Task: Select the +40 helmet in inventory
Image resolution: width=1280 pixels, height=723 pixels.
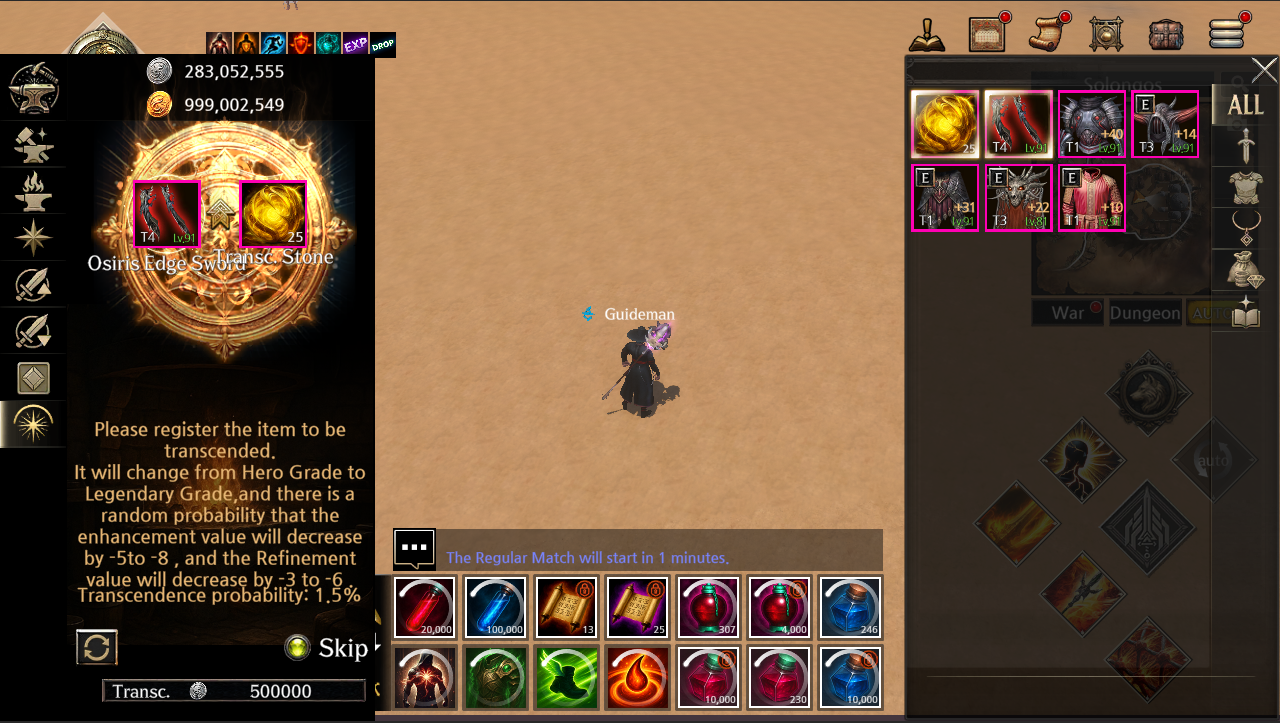Action: (x=1091, y=124)
